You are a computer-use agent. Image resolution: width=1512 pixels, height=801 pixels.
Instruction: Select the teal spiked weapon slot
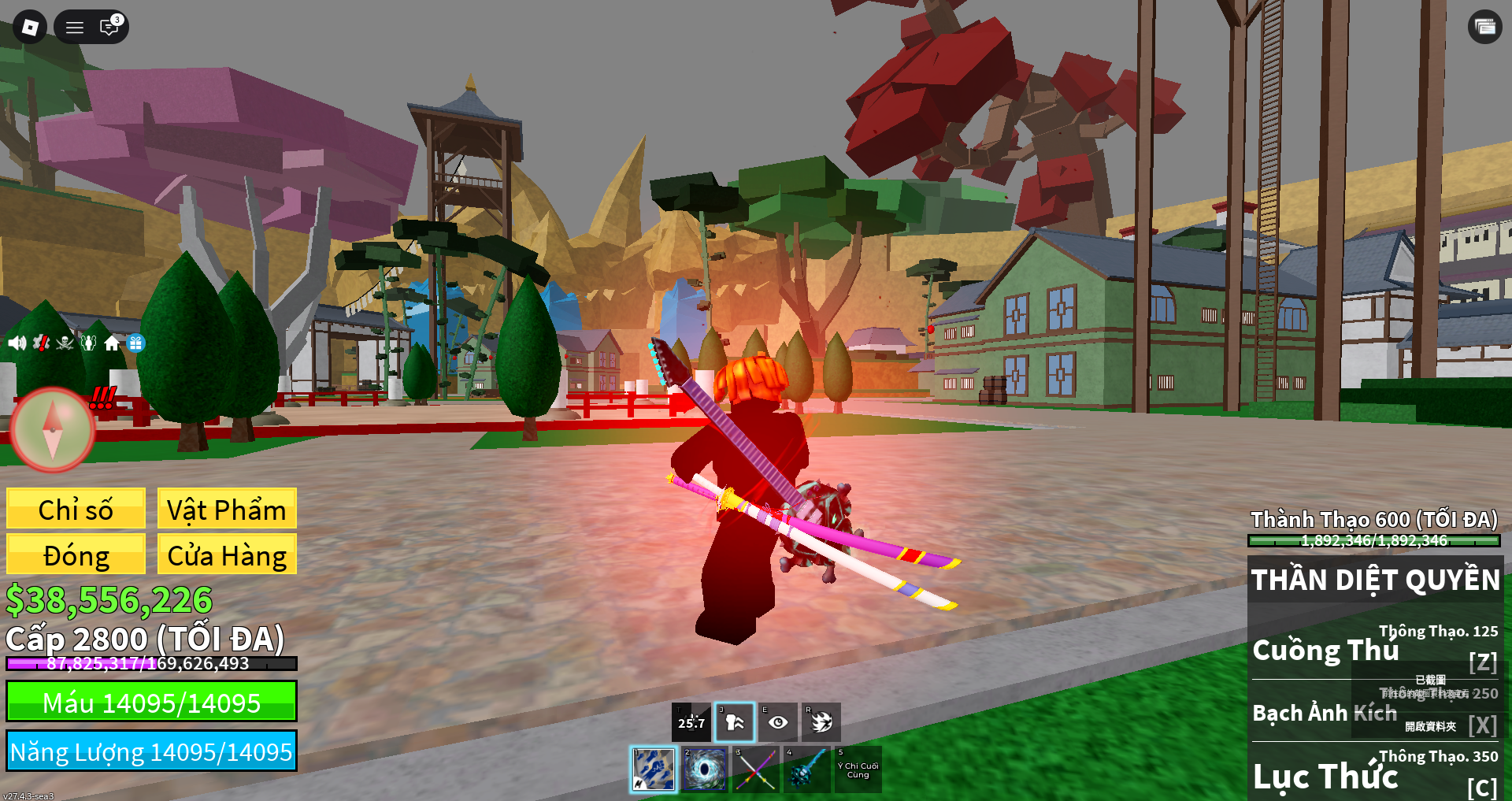[806, 769]
